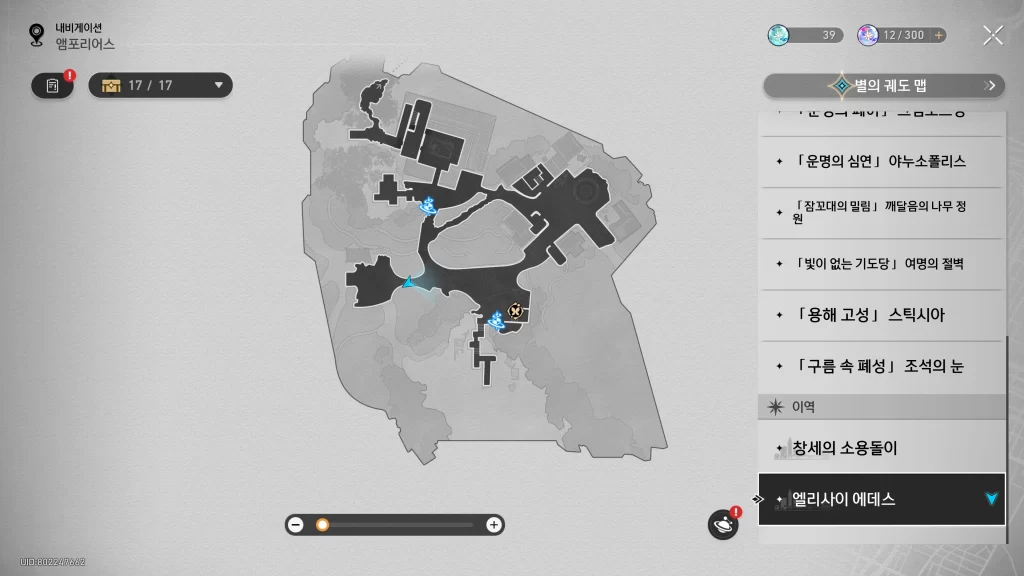Open the mission log clipboard icon
Image resolution: width=1024 pixels, height=576 pixels.
point(52,85)
